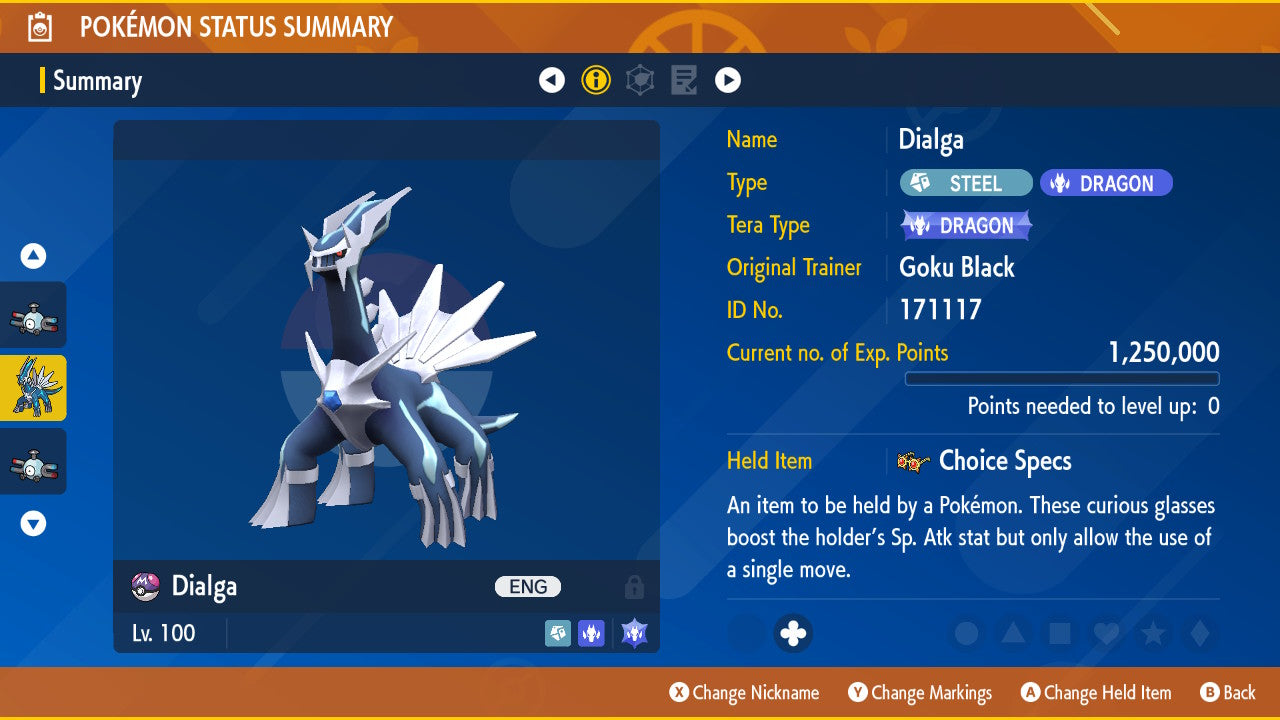Toggle the triangle marking
This screenshot has width=1280, height=720.
click(1013, 634)
